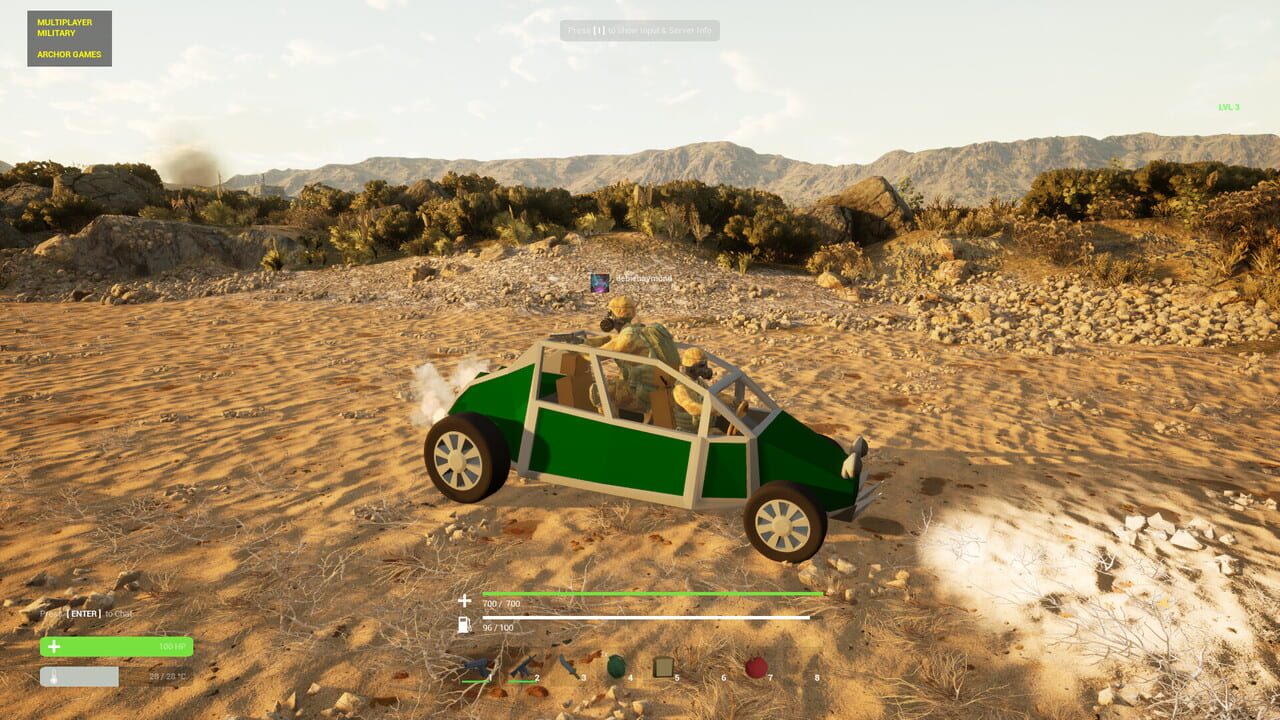Equip the knife in hotbar slot 3
Image resolution: width=1280 pixels, height=720 pixels.
(570, 665)
